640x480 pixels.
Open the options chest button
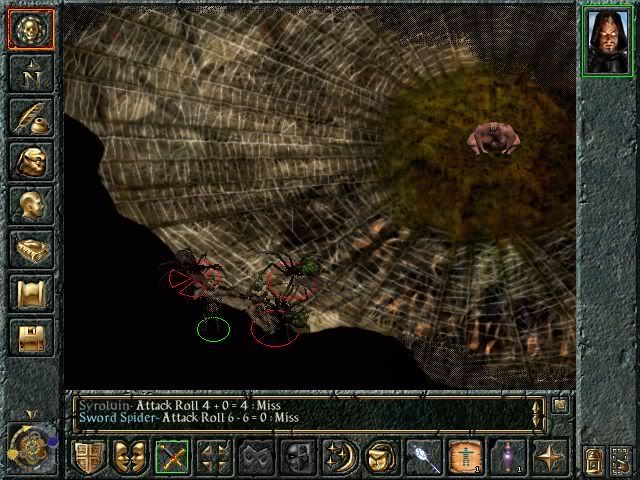pos(30,336)
